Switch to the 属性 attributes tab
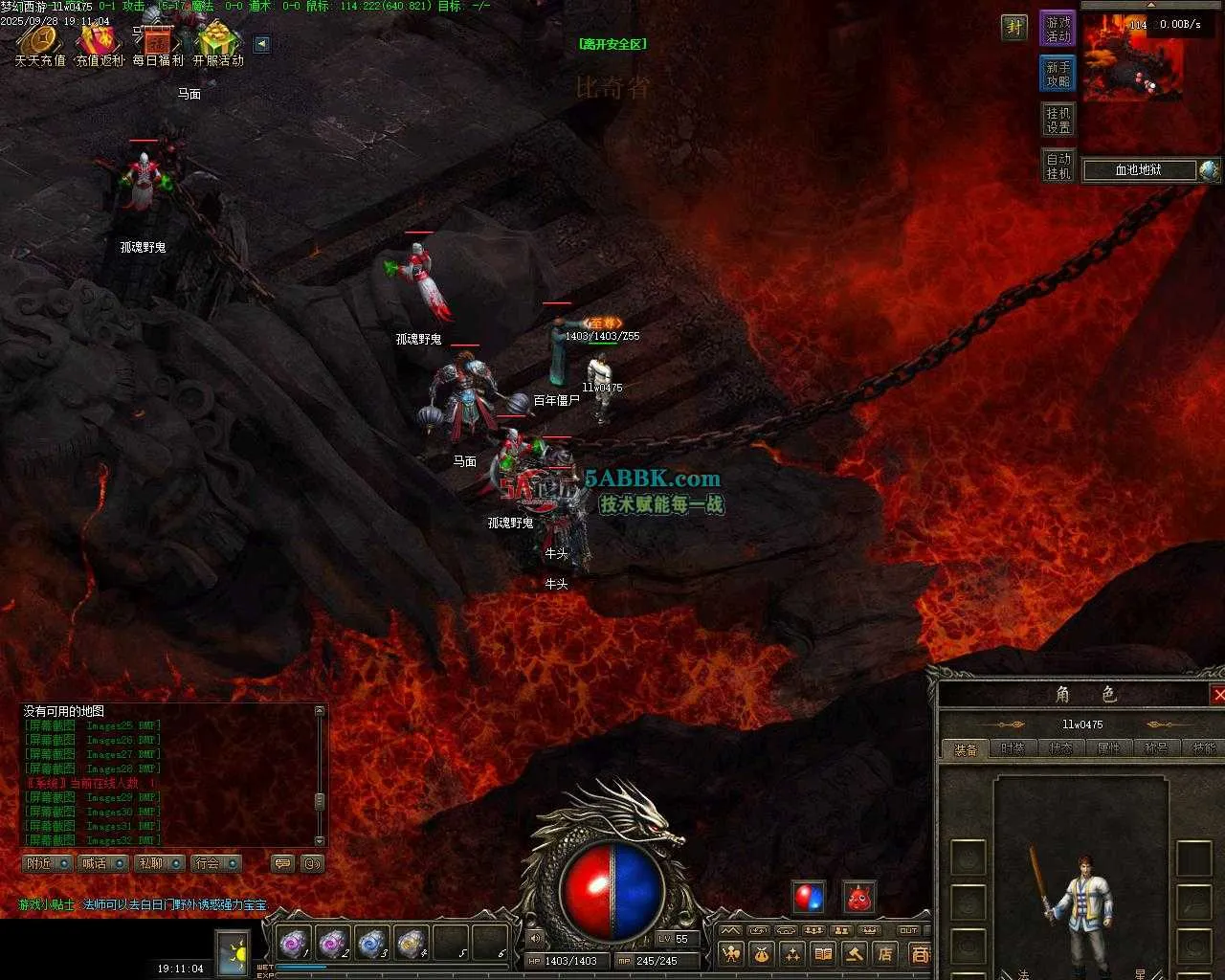The height and width of the screenshot is (980, 1225). point(1108,748)
